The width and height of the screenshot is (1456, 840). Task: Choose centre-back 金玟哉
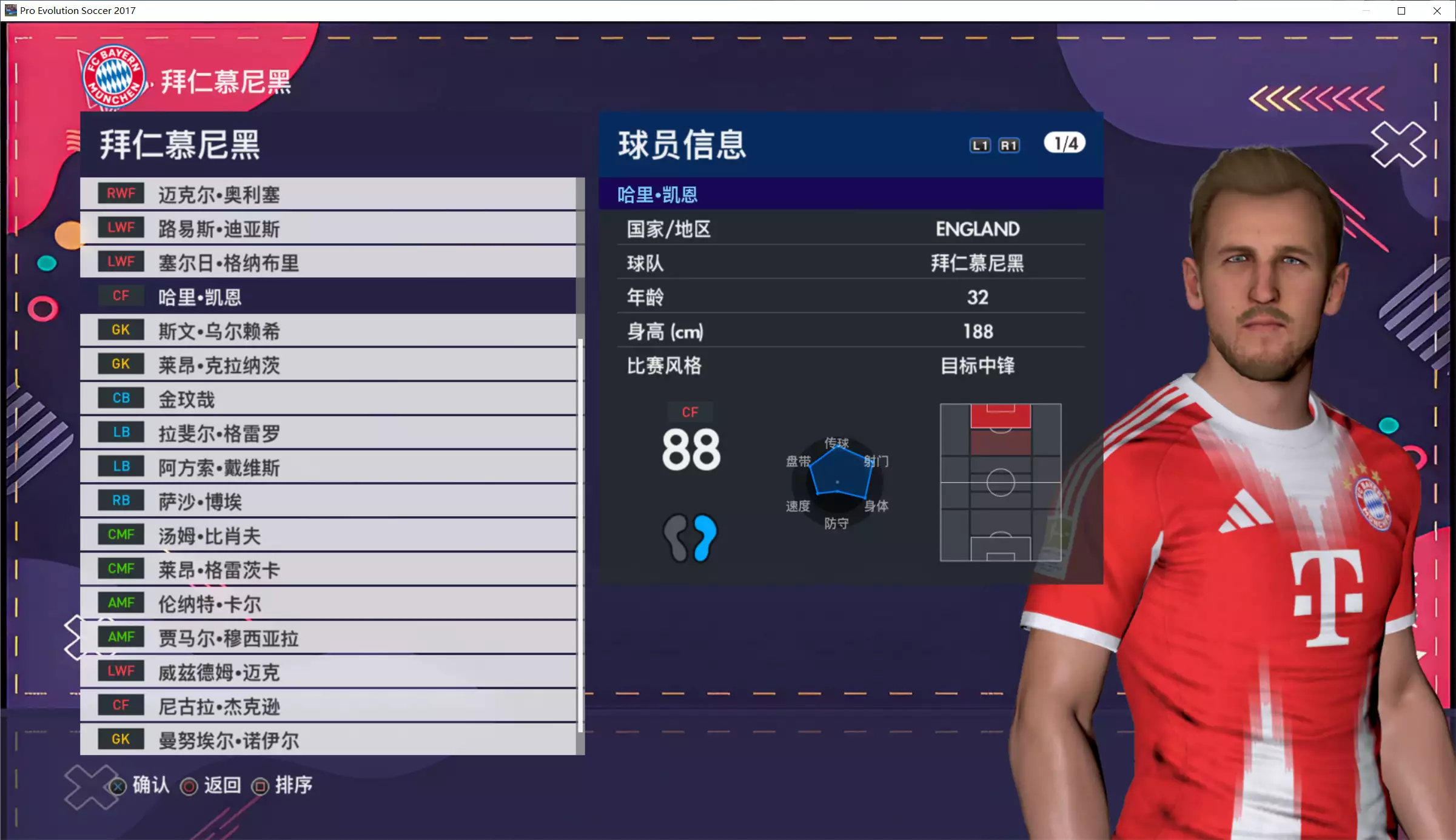[327, 399]
